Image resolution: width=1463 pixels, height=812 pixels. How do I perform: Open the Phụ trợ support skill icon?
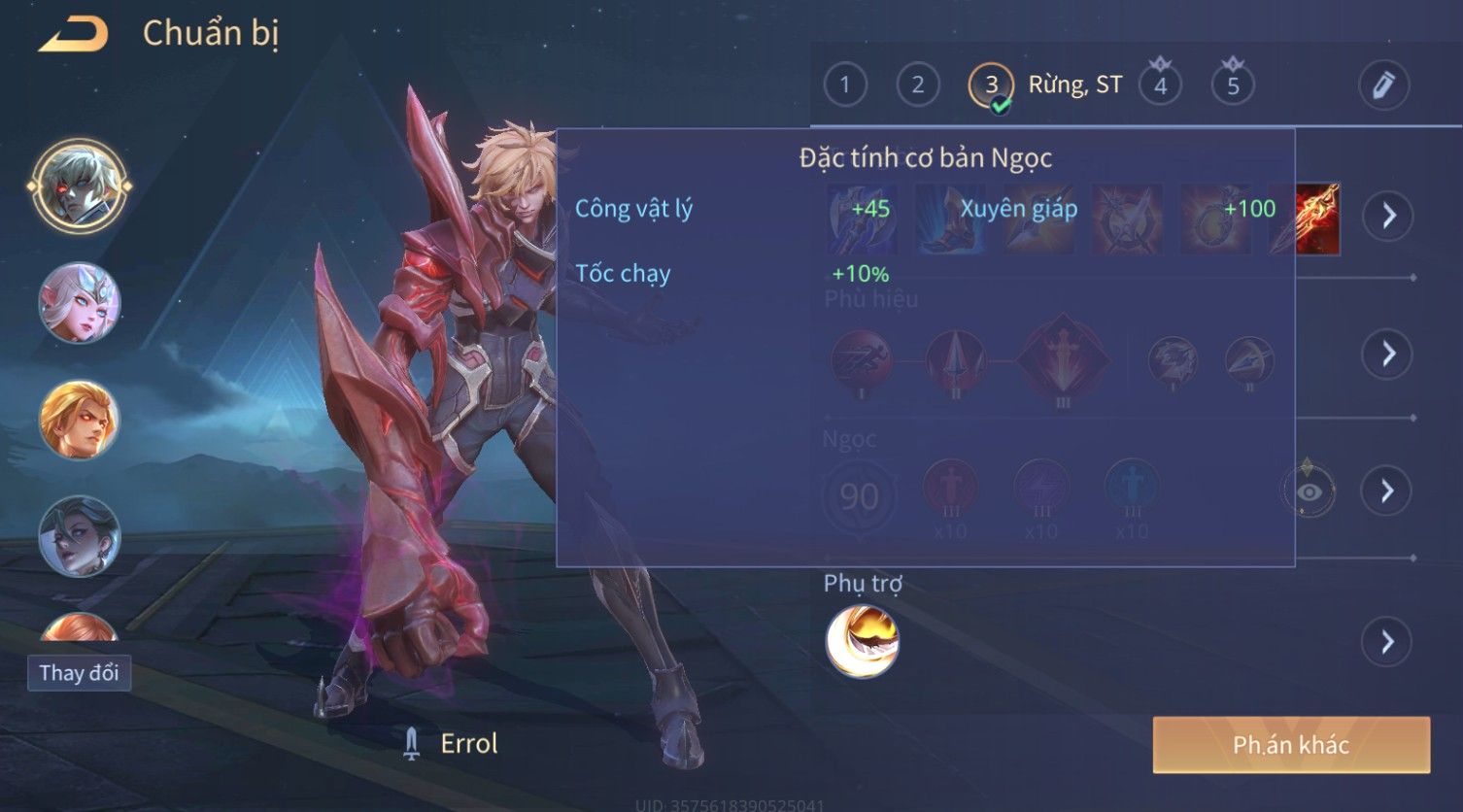pyautogui.click(x=863, y=641)
